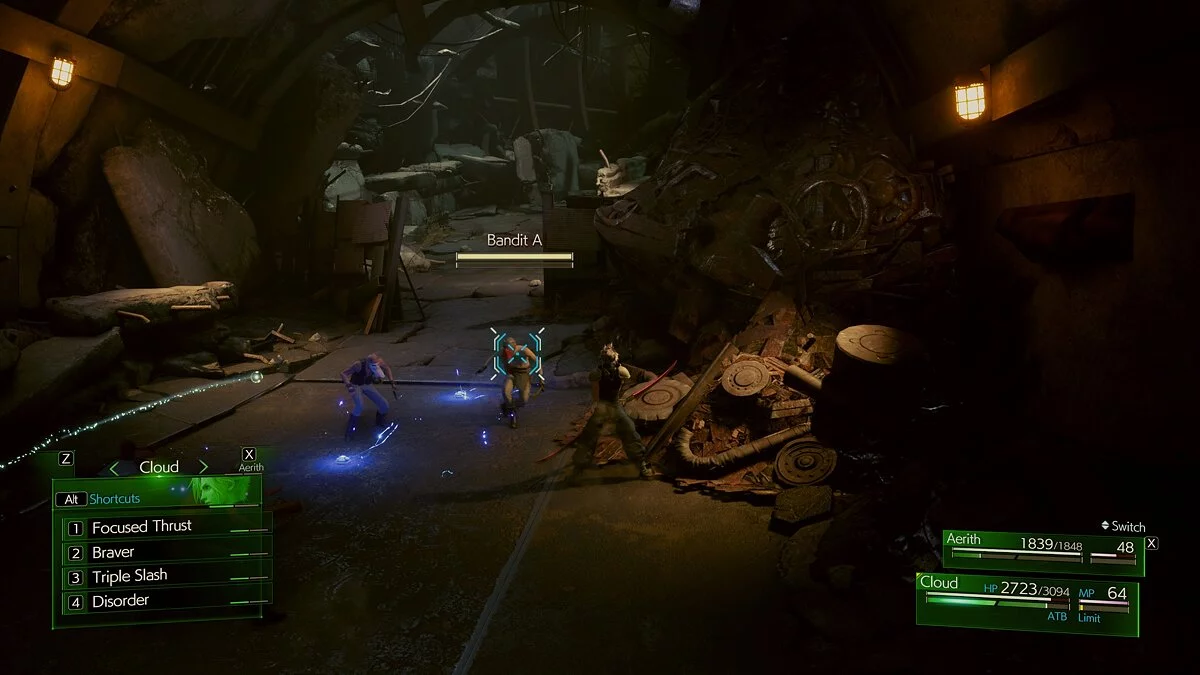Use the Focused Thrust shortcut

click(142, 527)
